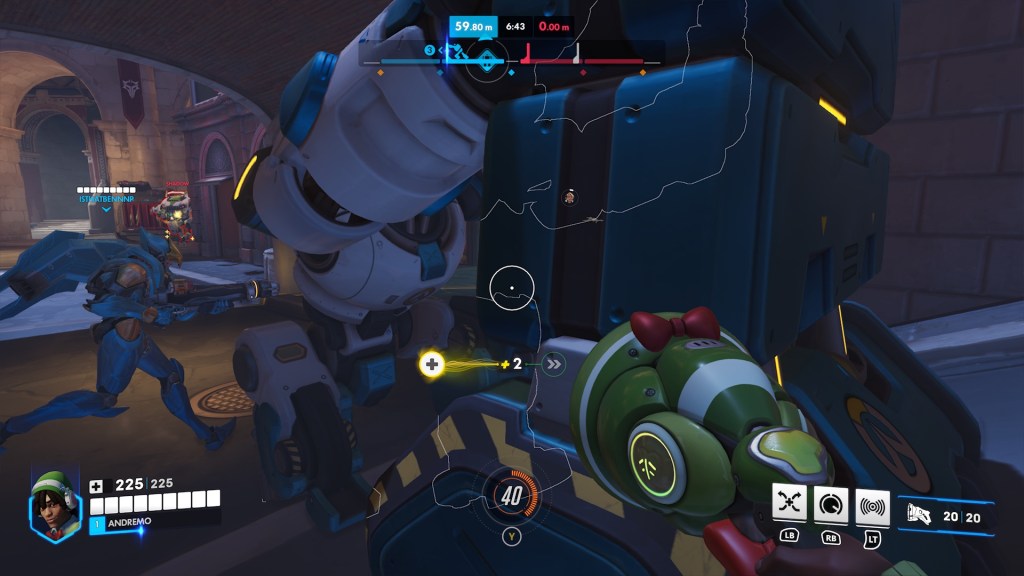
Task: Select the yellow healing song indicator
Action: click(432, 364)
